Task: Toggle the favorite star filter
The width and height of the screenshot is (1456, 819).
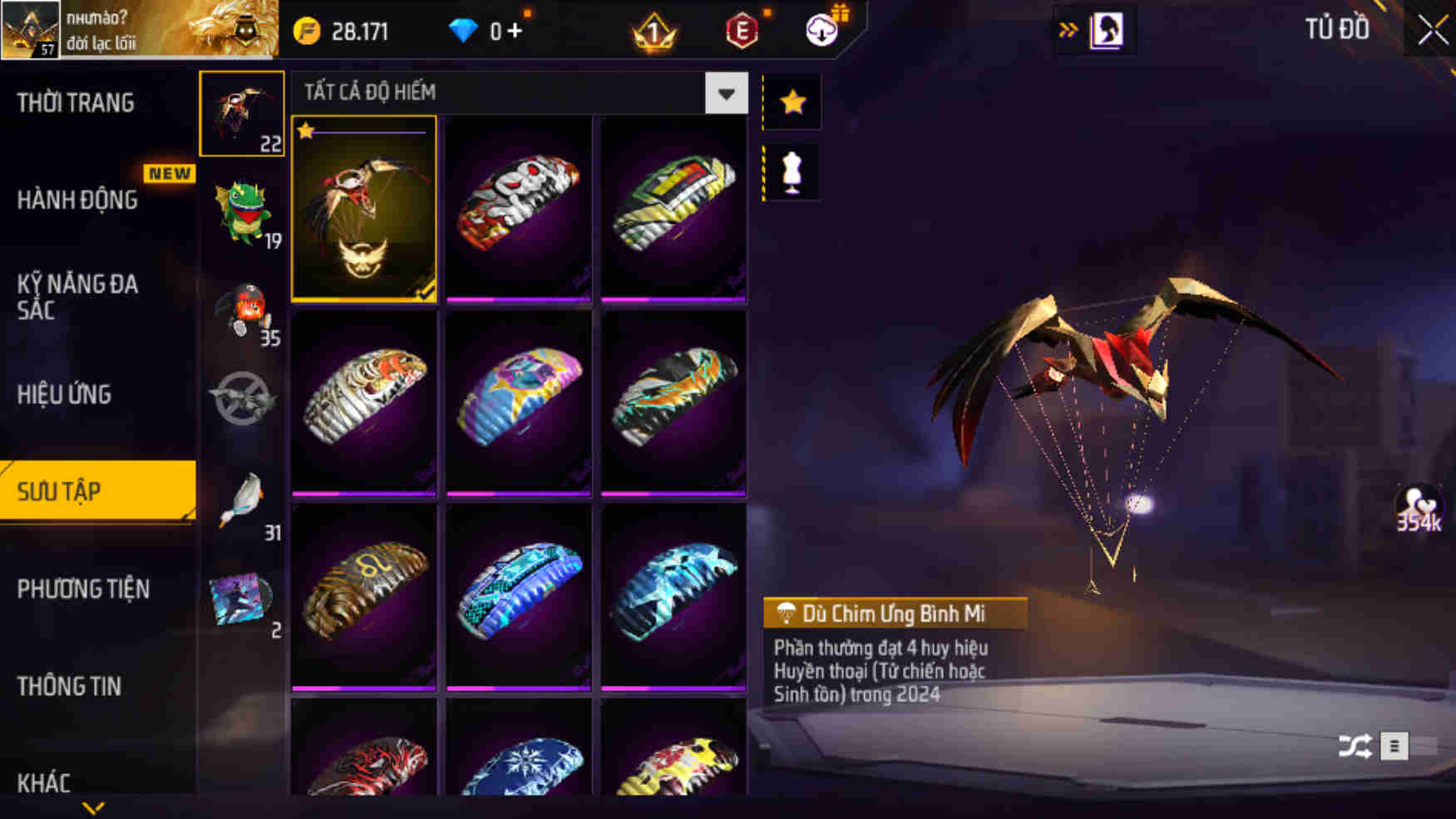Action: pyautogui.click(x=791, y=101)
